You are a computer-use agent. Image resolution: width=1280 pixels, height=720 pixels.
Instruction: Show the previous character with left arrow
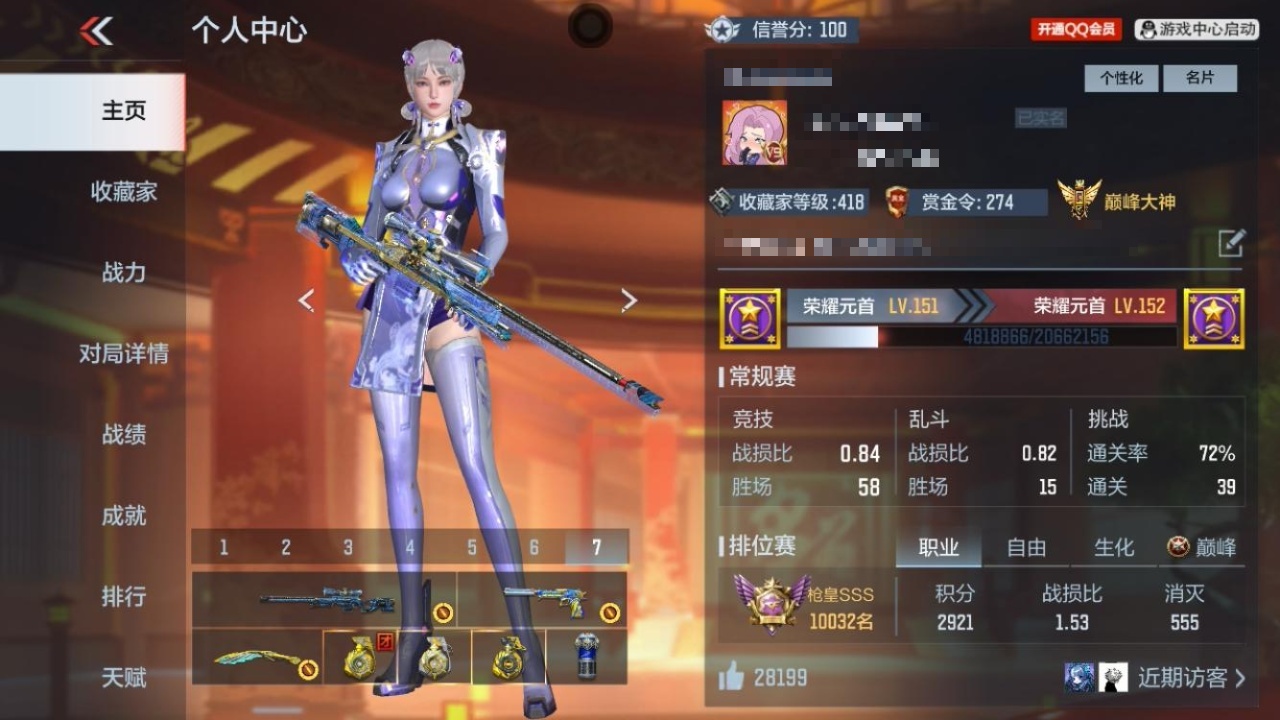(307, 300)
